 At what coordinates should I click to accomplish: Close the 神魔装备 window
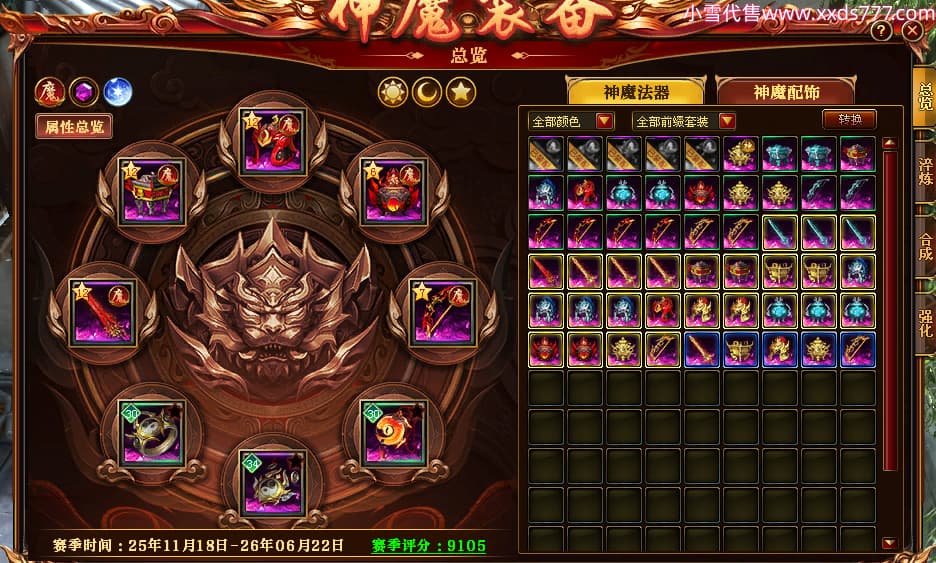912,31
